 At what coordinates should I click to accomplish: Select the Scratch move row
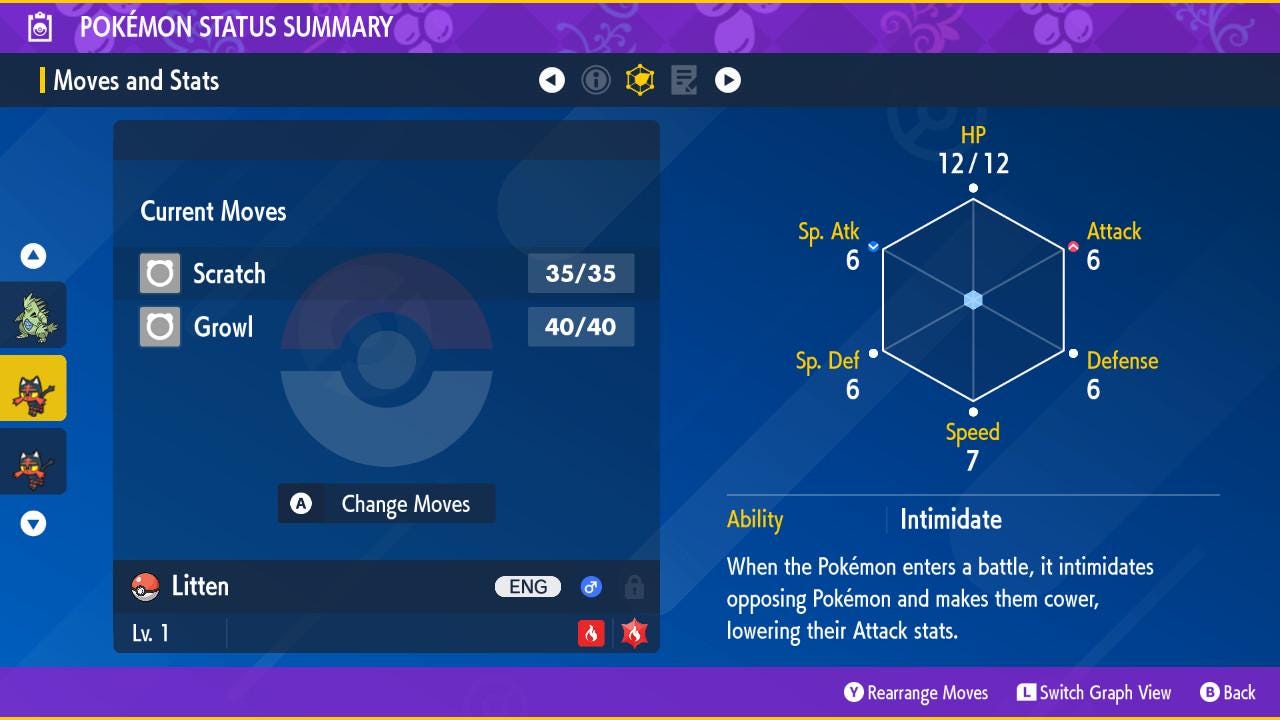[386, 273]
